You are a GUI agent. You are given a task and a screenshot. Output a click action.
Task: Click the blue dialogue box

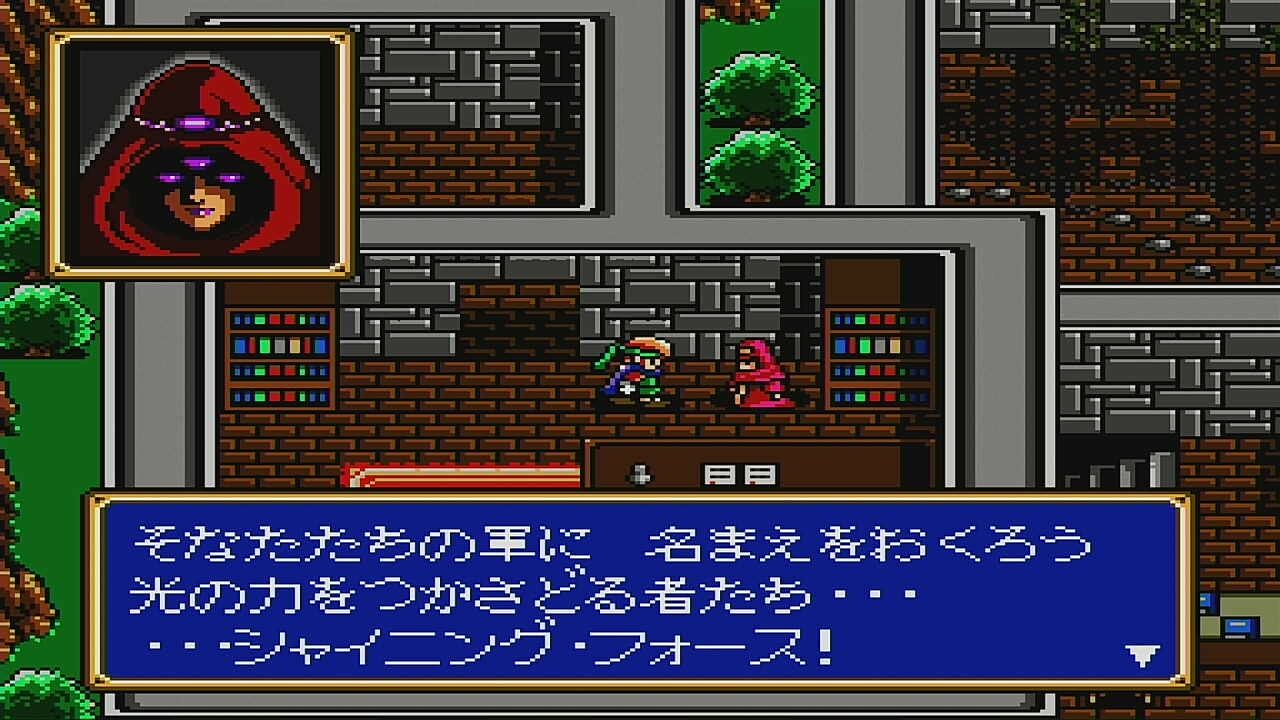tap(640, 600)
